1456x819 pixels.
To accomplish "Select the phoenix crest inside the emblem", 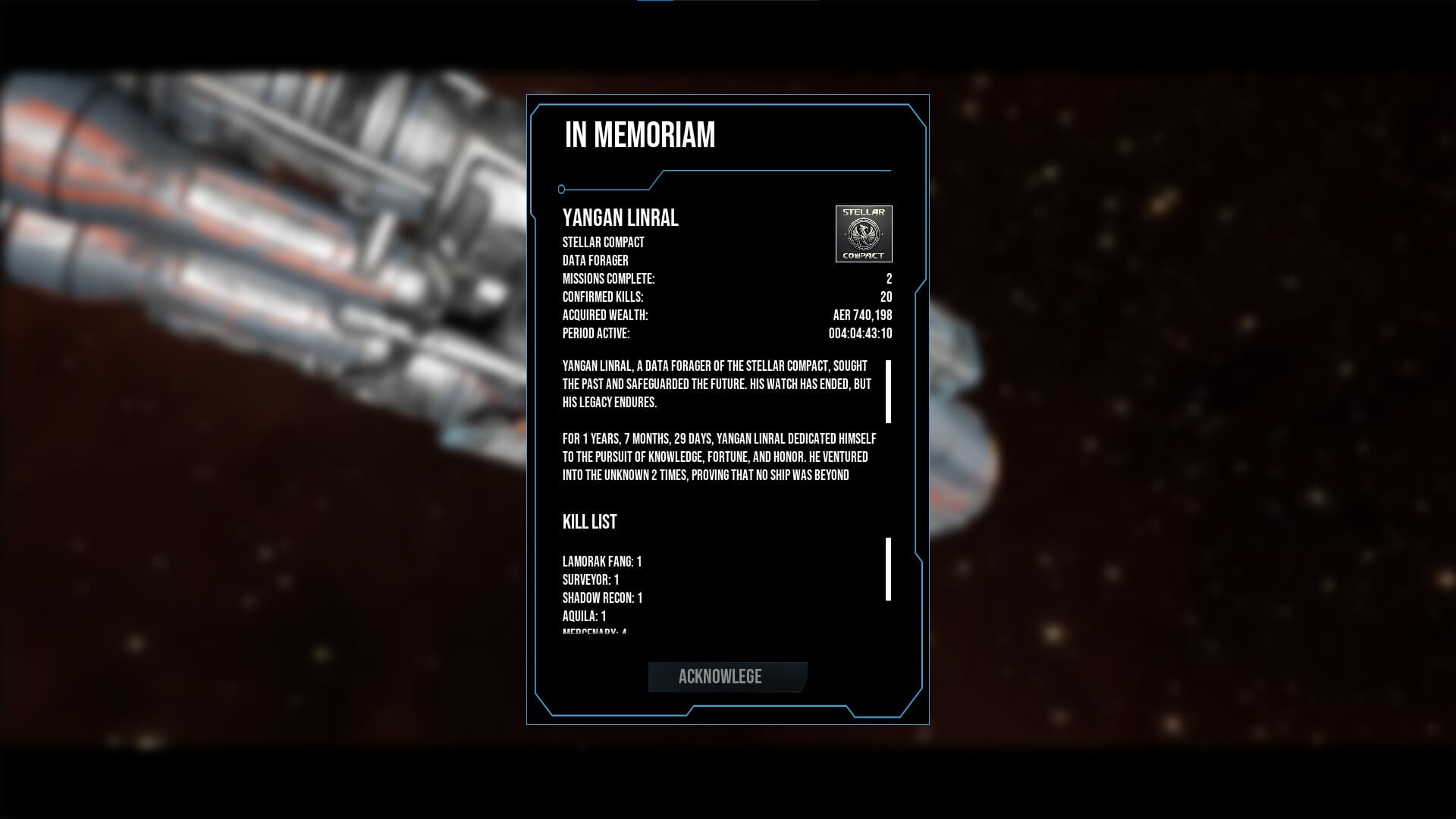I will coord(864,234).
